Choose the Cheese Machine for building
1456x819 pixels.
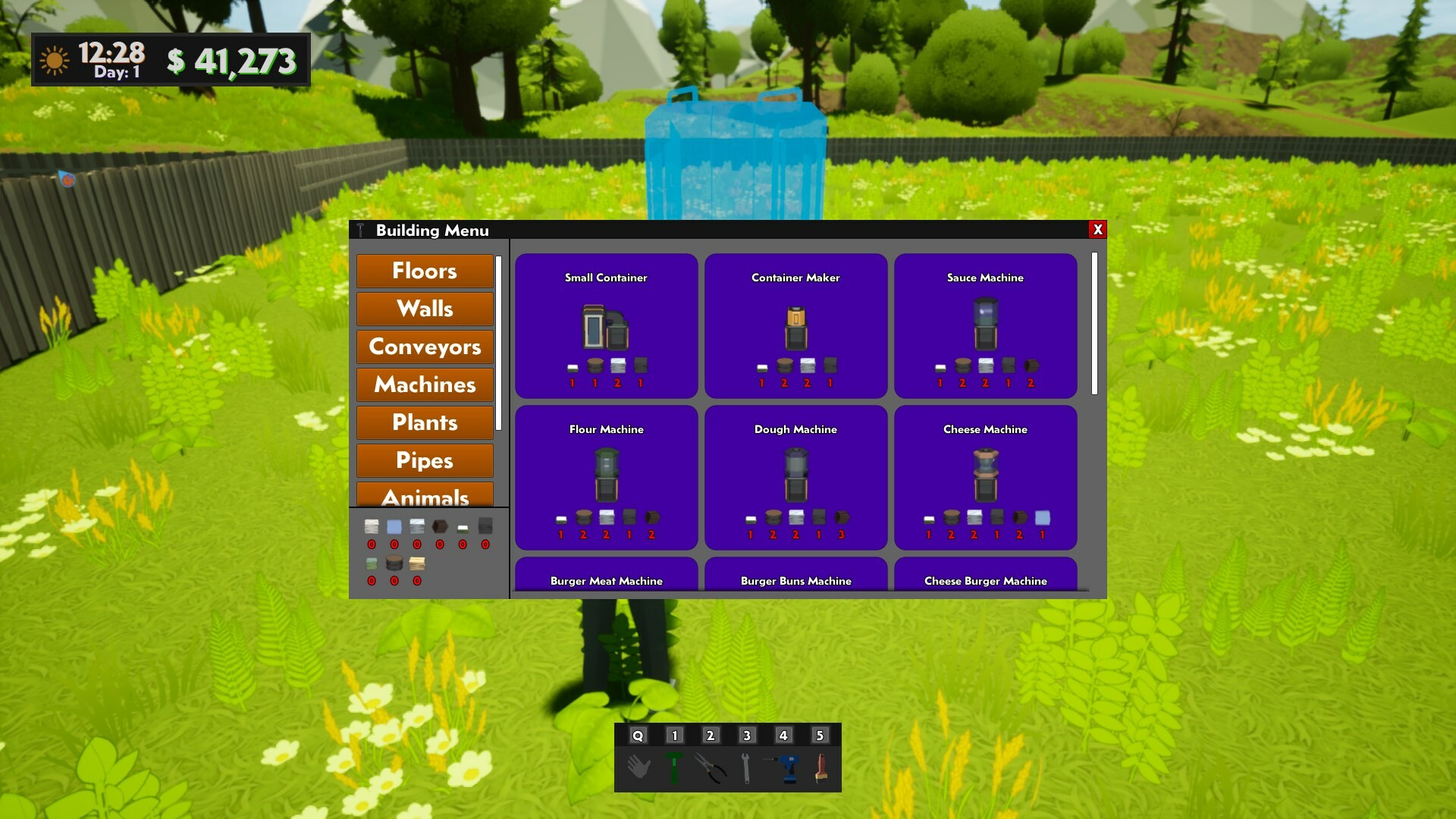[985, 478]
